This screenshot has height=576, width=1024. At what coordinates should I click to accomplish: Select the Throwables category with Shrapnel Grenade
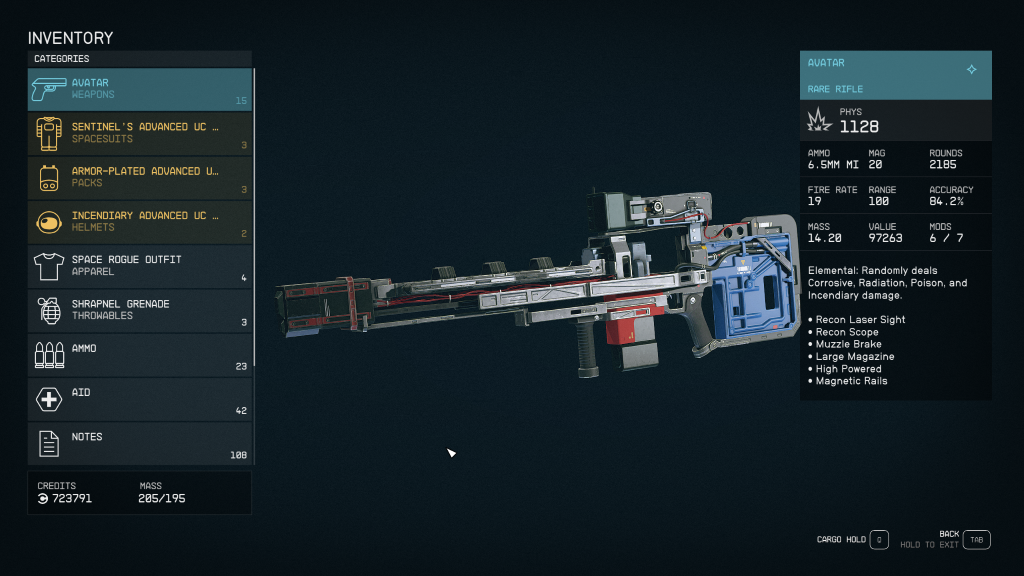click(140, 310)
